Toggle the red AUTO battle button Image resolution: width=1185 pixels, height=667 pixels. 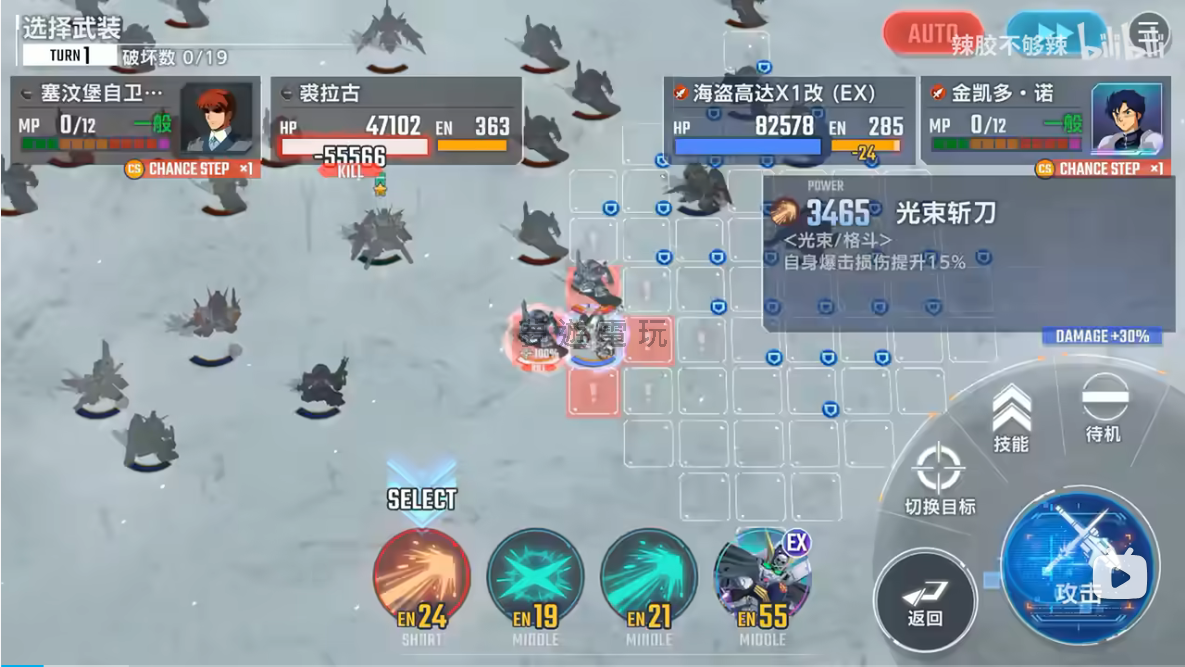pyautogui.click(x=932, y=34)
